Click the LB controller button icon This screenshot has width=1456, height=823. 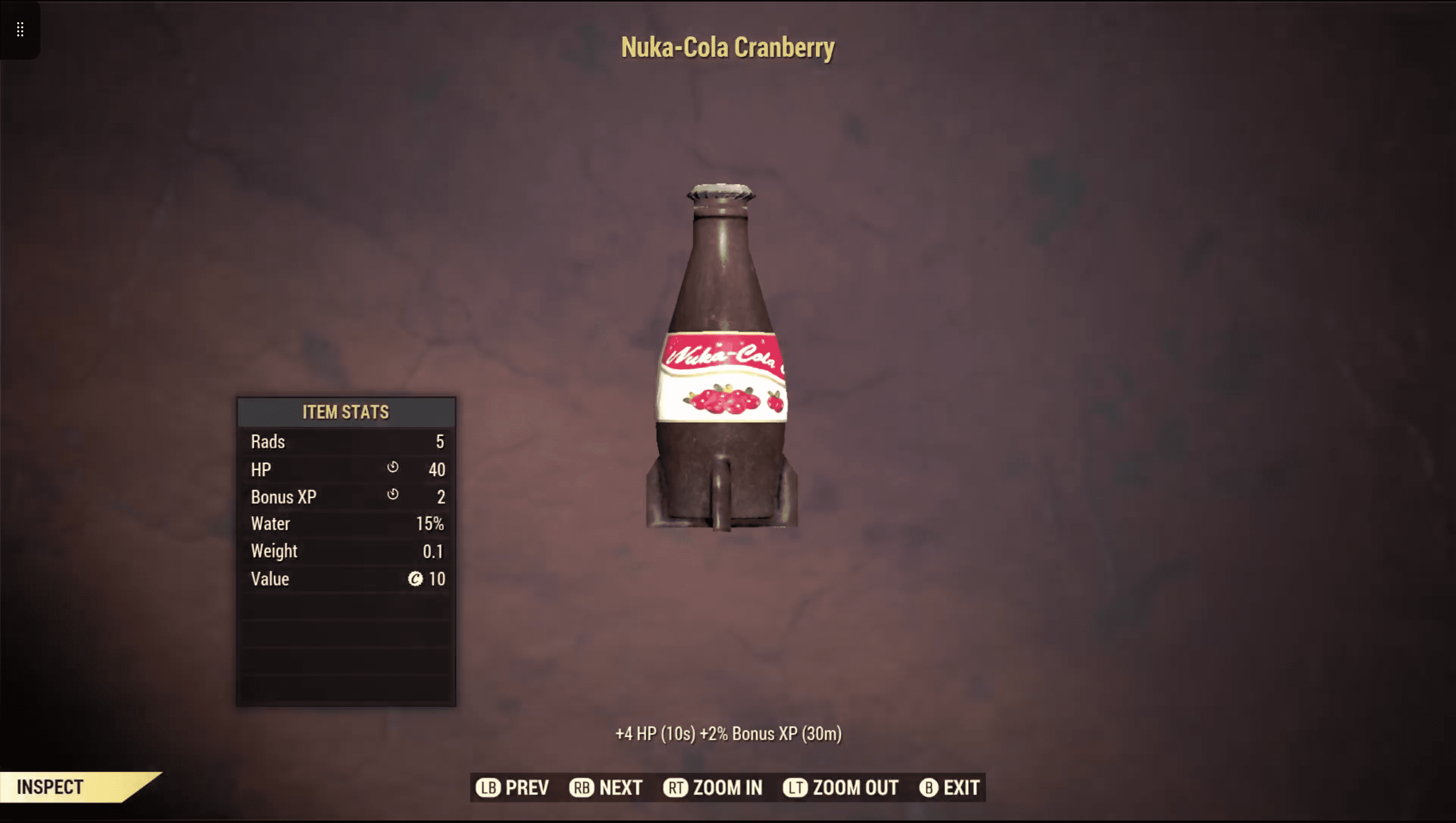(x=490, y=787)
